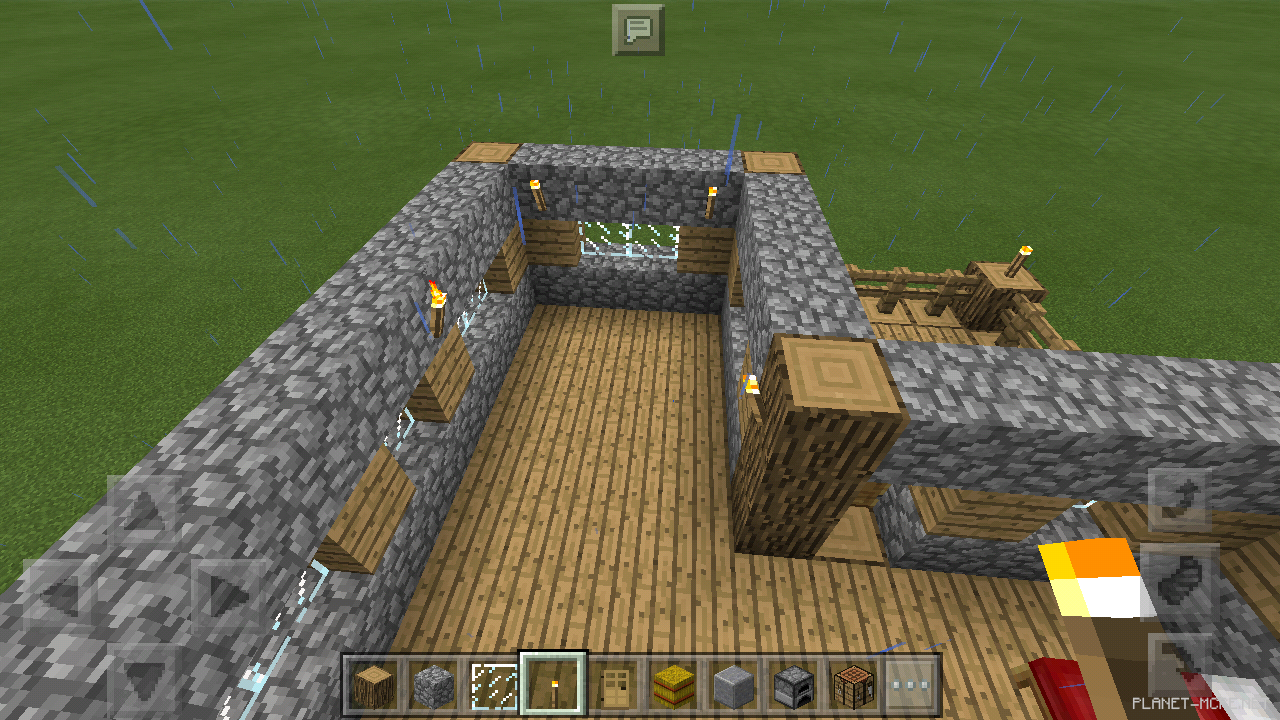This screenshot has height=720, width=1280.
Task: Select the hay bale in the hotbar
Action: [671, 682]
